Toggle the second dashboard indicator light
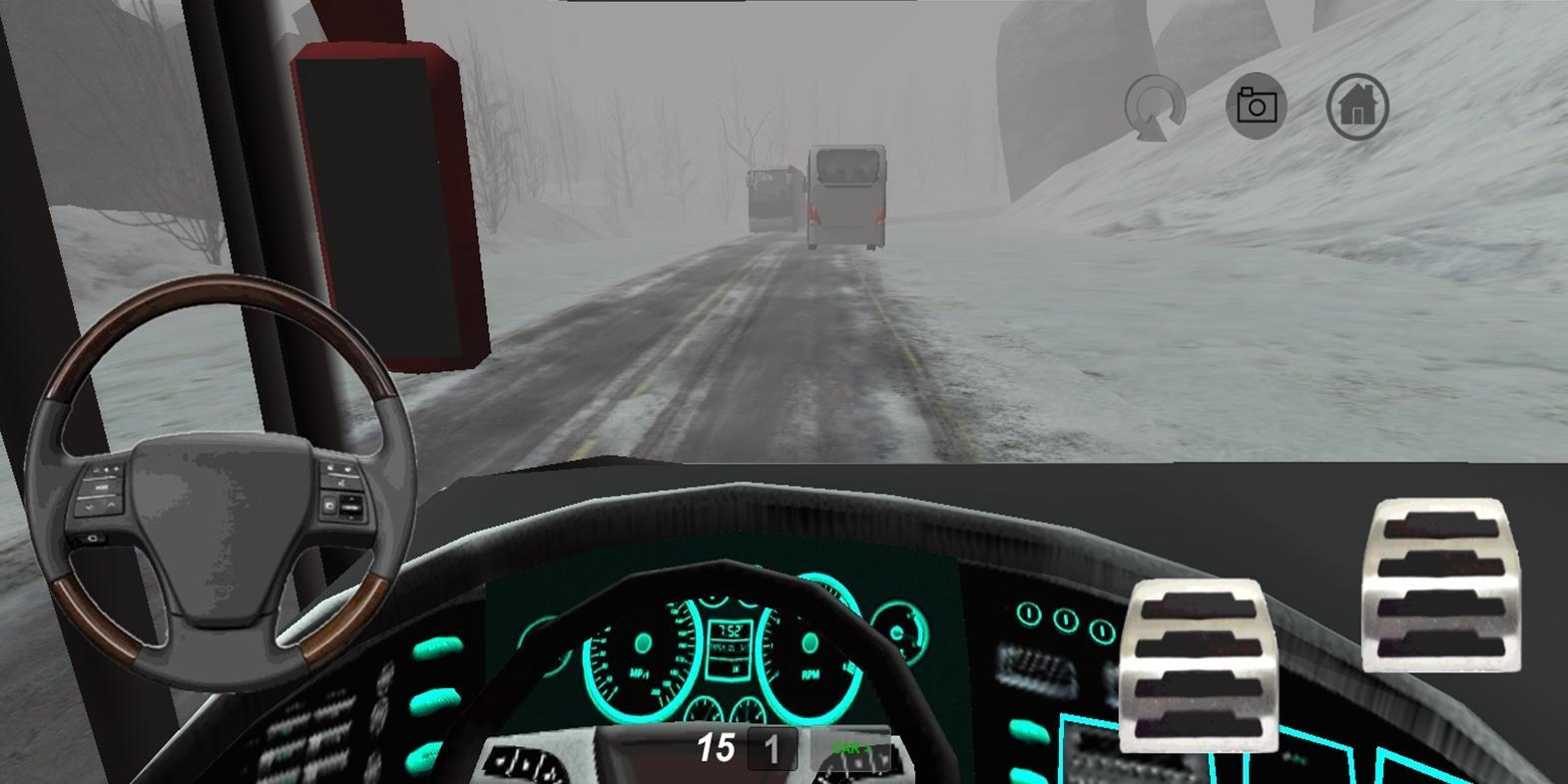The image size is (1568, 784). coord(1065,618)
